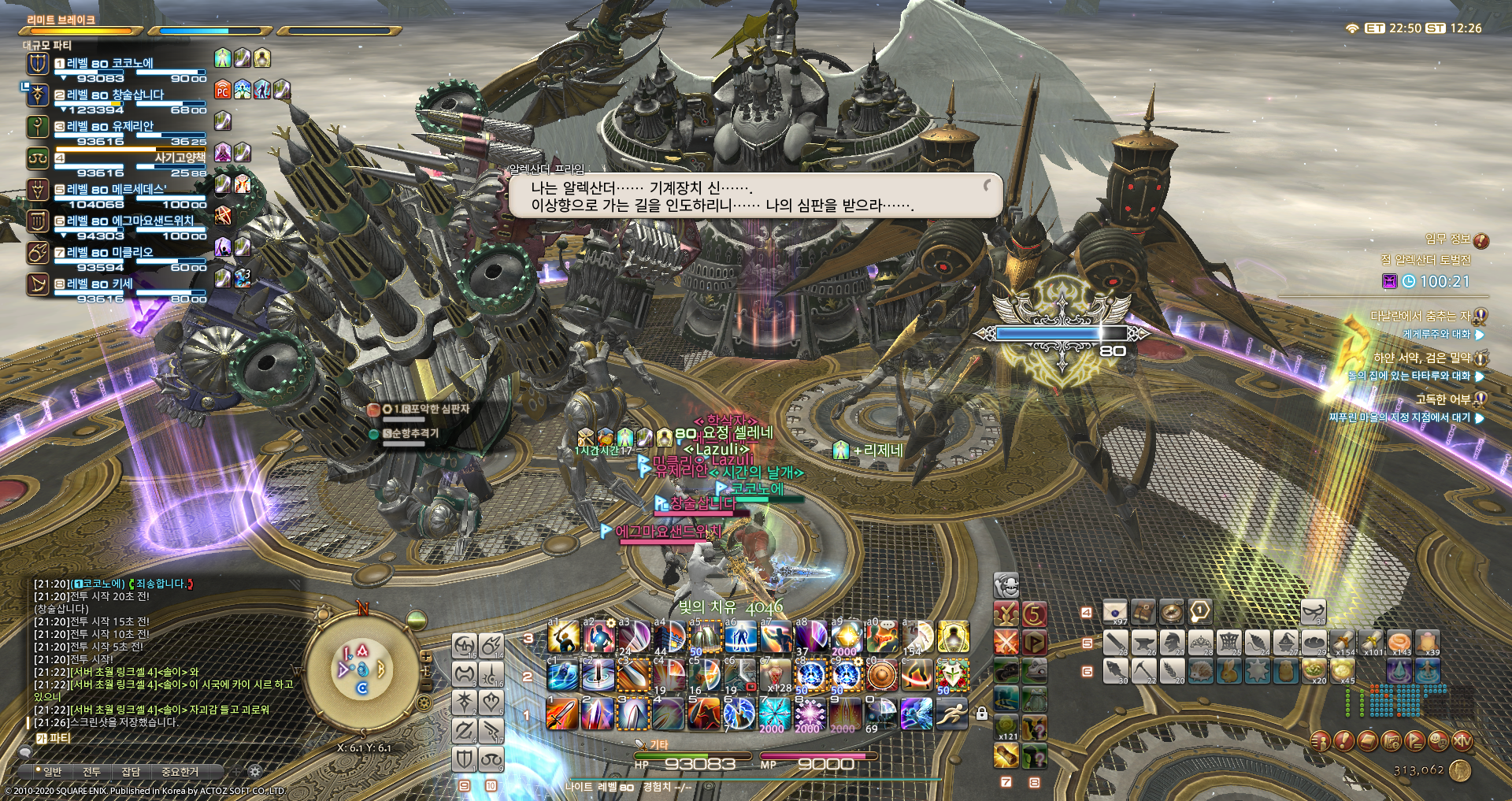
Task: Select the Sprint icon on the main hotbar
Action: tap(952, 714)
